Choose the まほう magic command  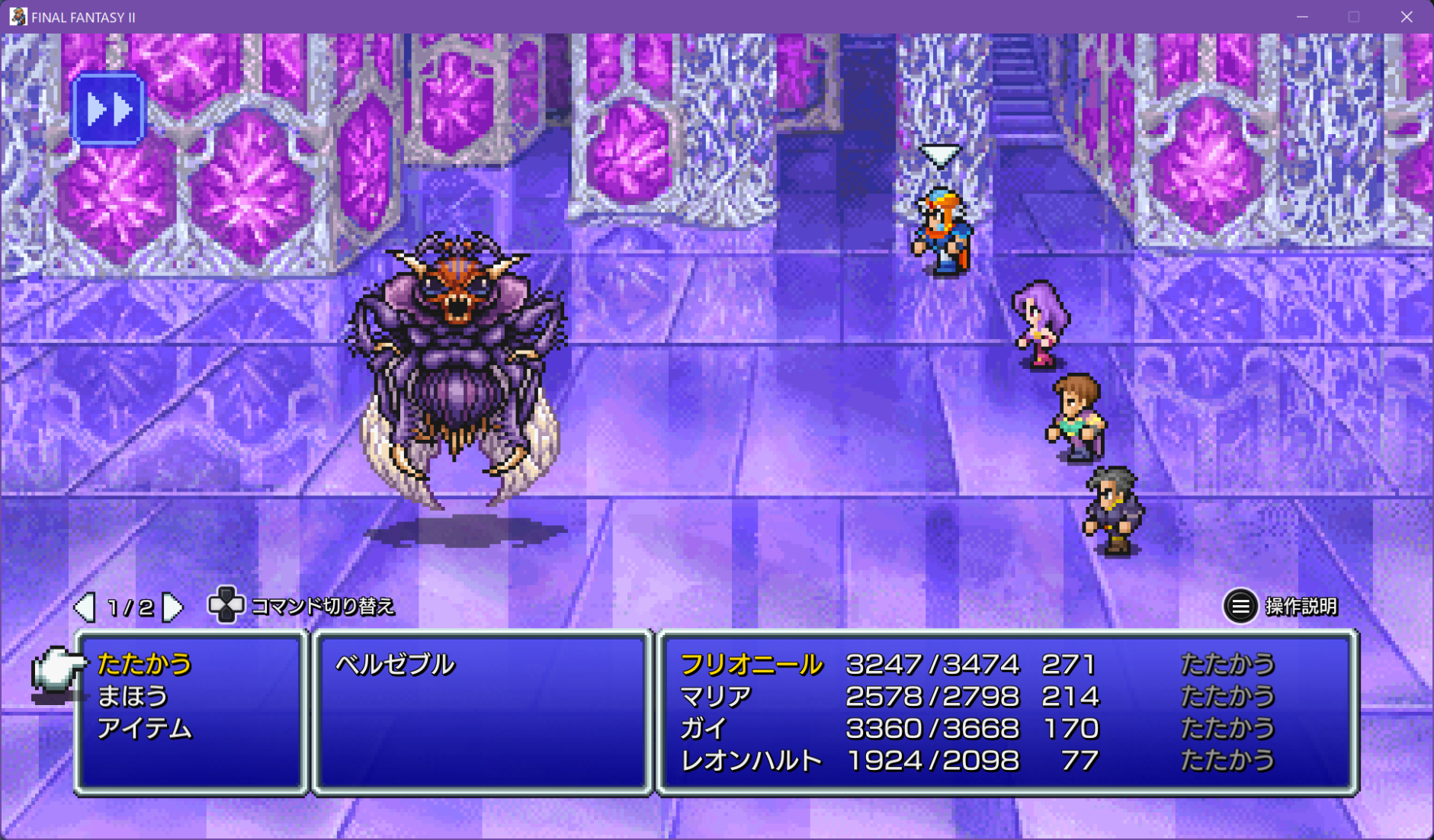pyautogui.click(x=132, y=696)
